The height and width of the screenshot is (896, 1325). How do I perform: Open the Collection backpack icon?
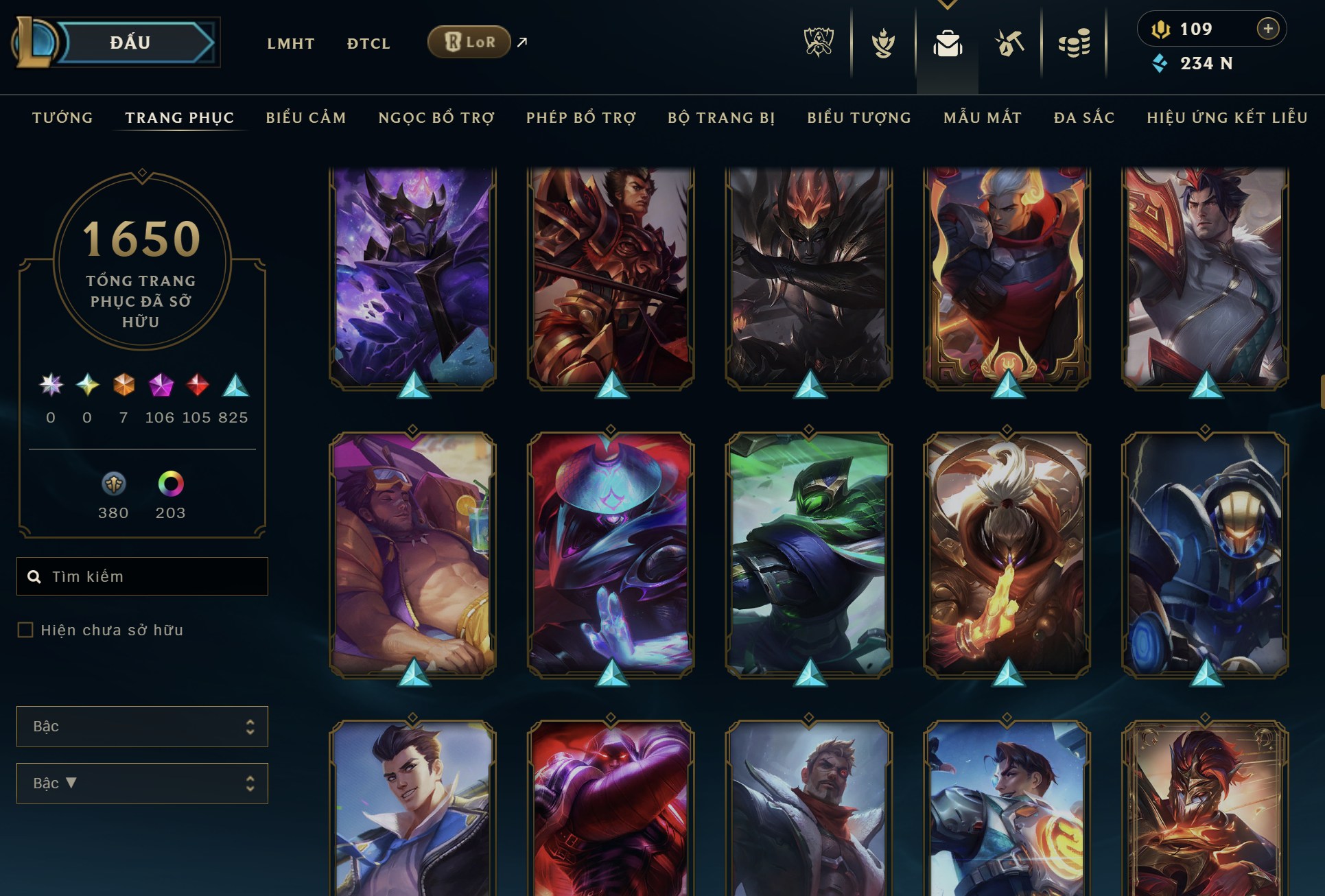(948, 43)
